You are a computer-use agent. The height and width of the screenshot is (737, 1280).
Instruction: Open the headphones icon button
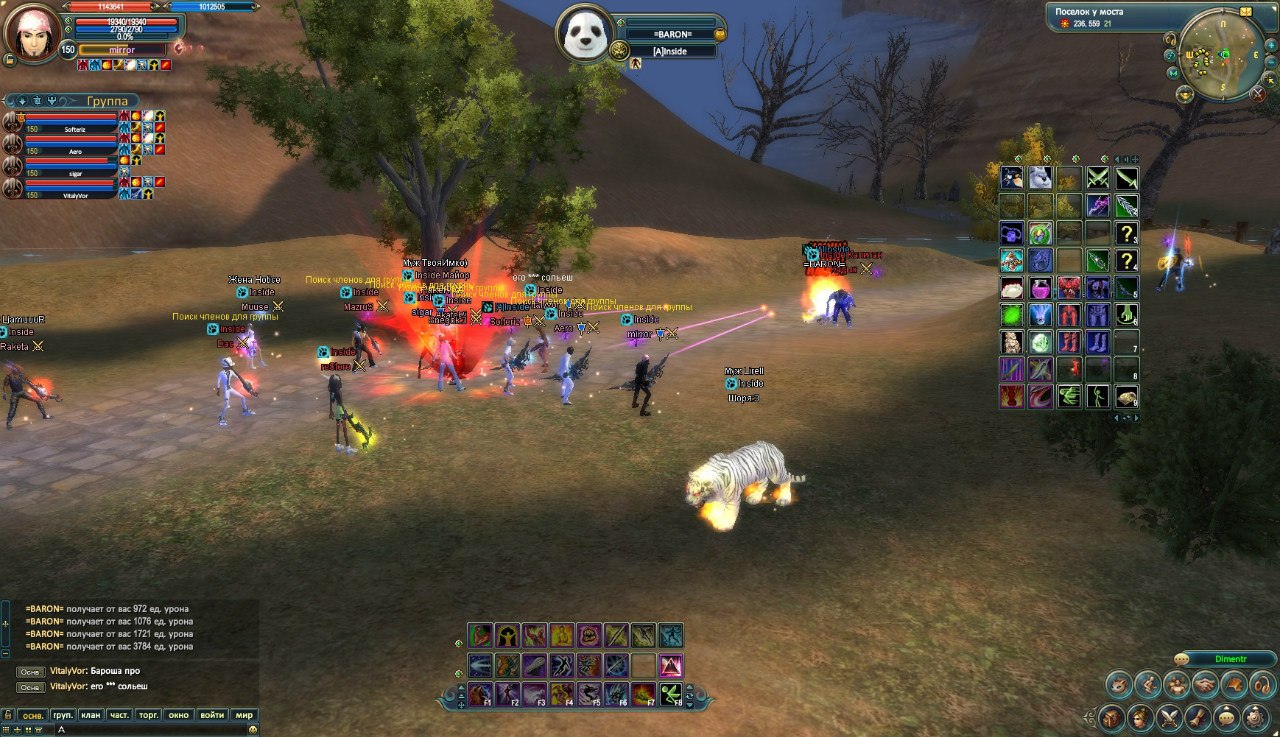1262,685
